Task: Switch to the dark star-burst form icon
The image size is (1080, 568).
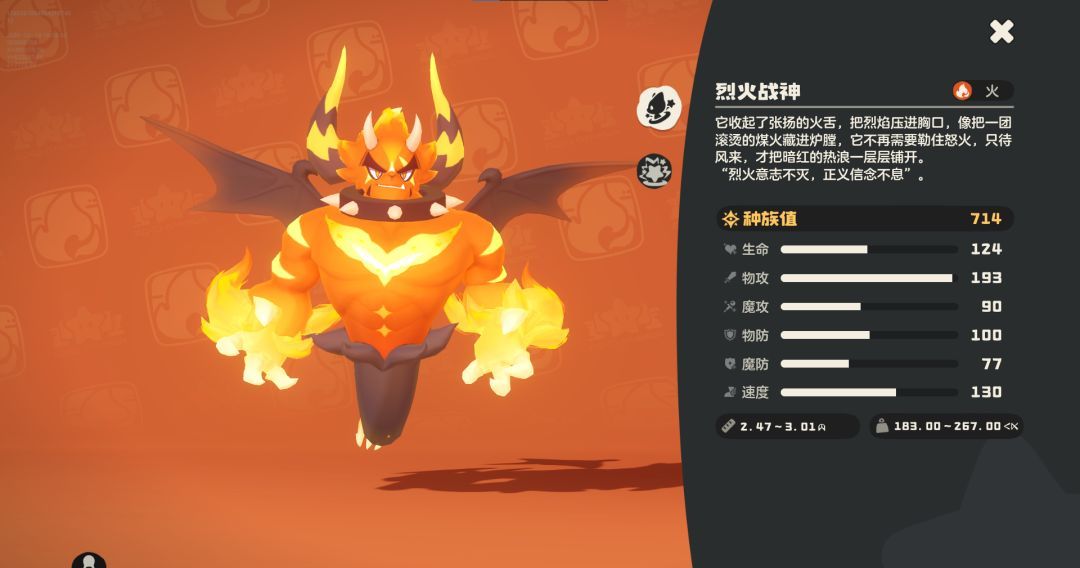Action: (655, 170)
